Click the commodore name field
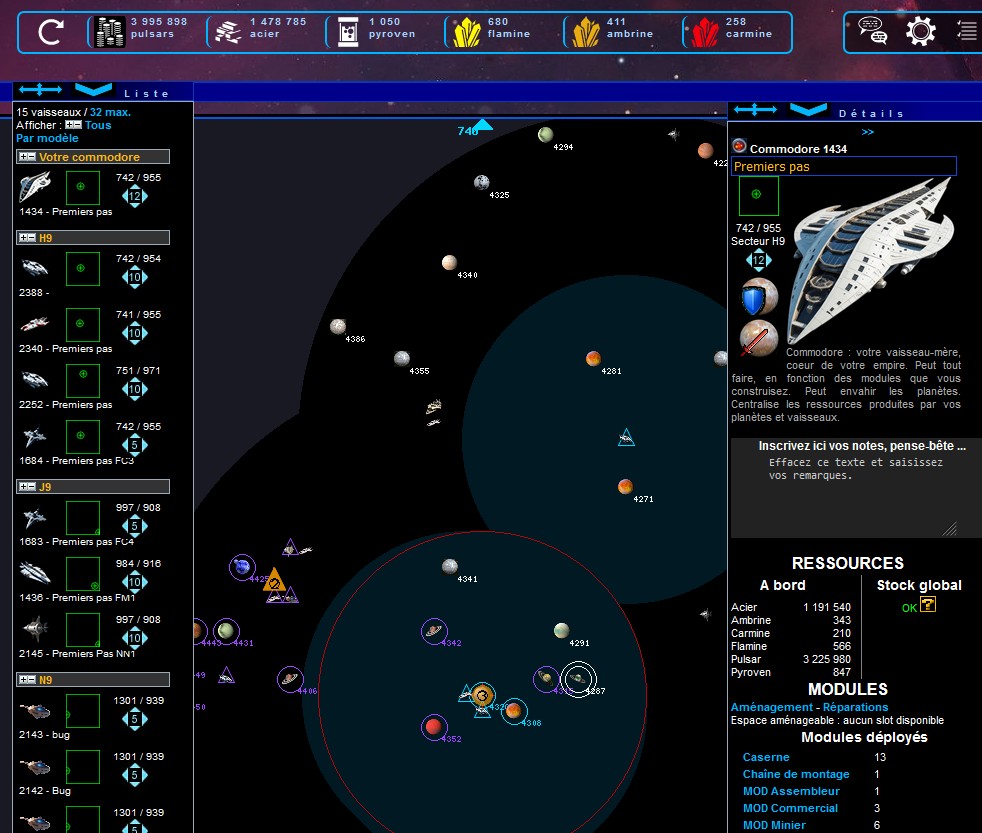This screenshot has width=982, height=833. (x=844, y=167)
